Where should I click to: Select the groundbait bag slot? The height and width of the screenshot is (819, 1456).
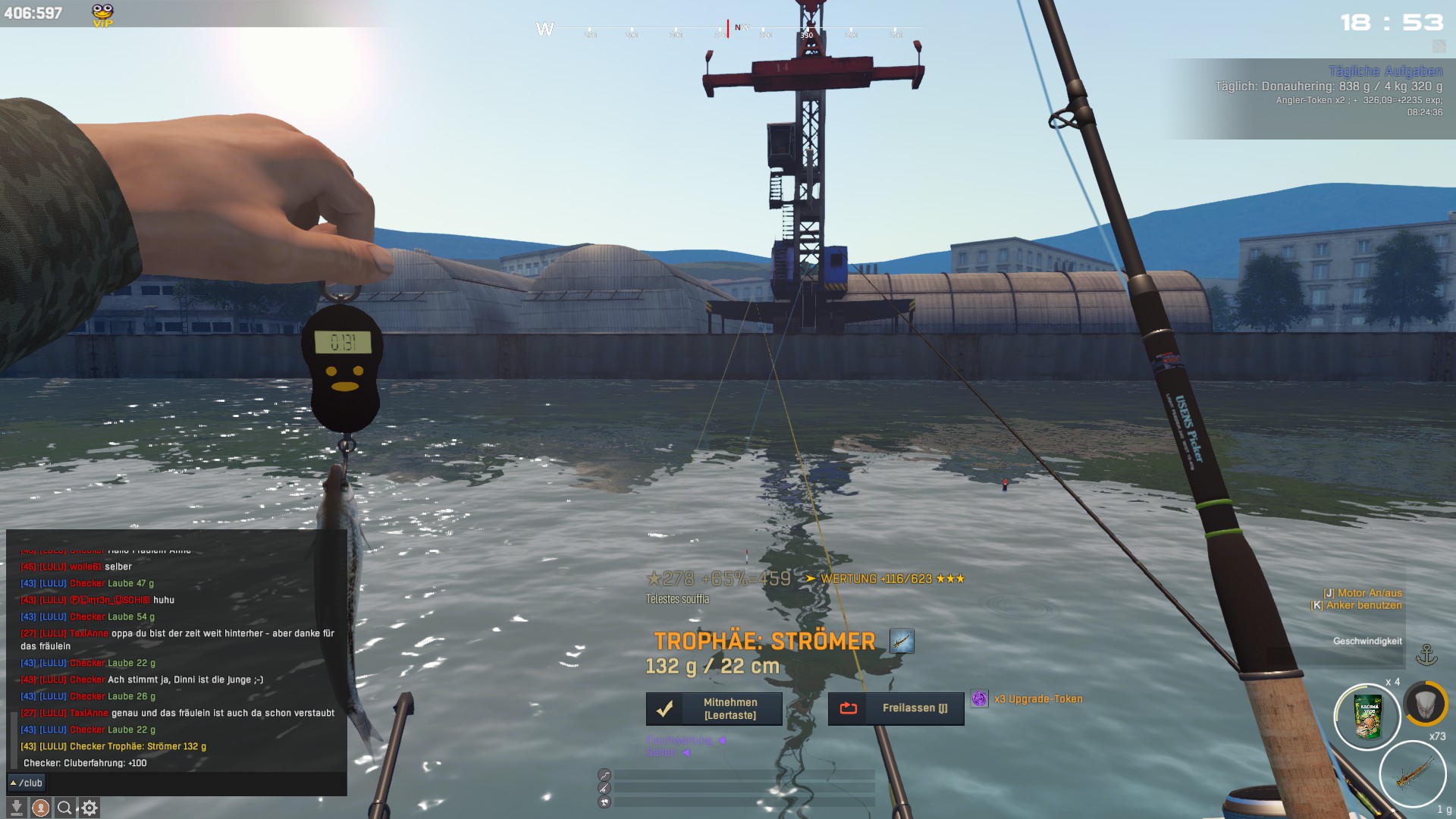[1367, 717]
